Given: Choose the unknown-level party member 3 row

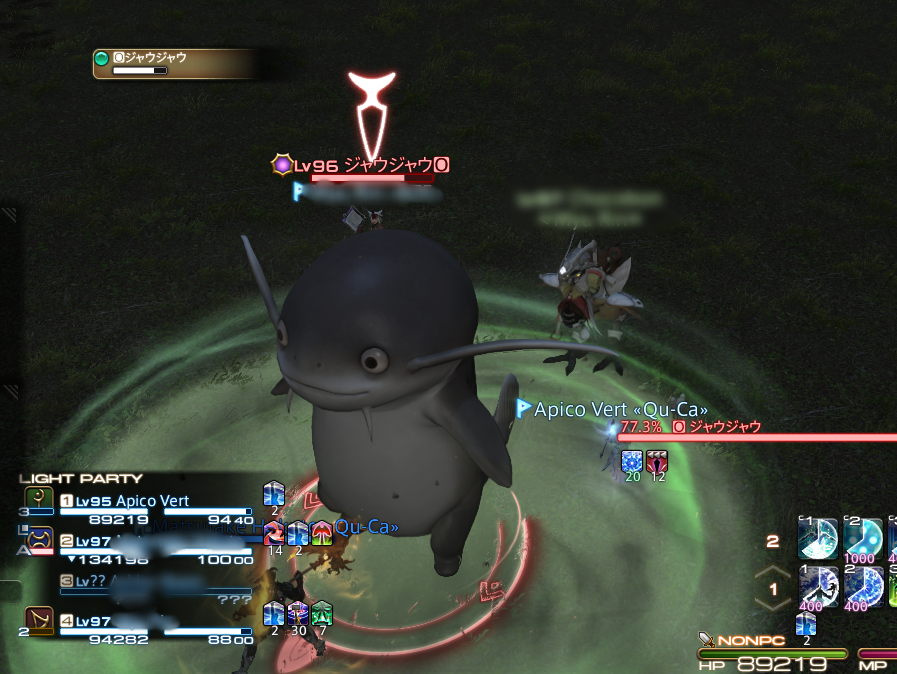Looking at the screenshot, I should 150,581.
